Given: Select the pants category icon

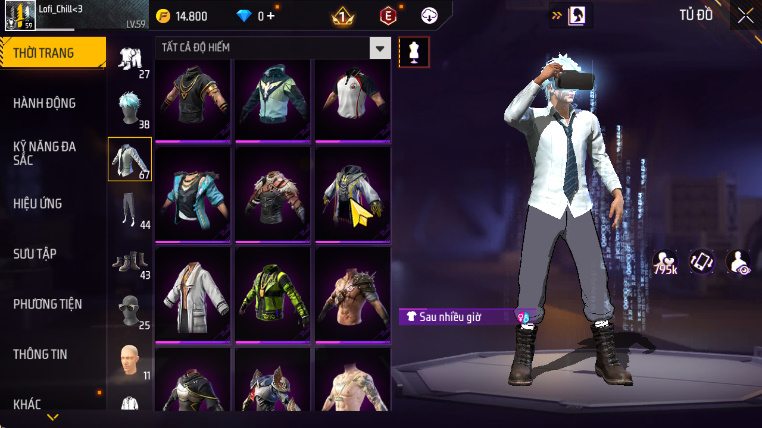Looking at the screenshot, I should click(x=129, y=208).
